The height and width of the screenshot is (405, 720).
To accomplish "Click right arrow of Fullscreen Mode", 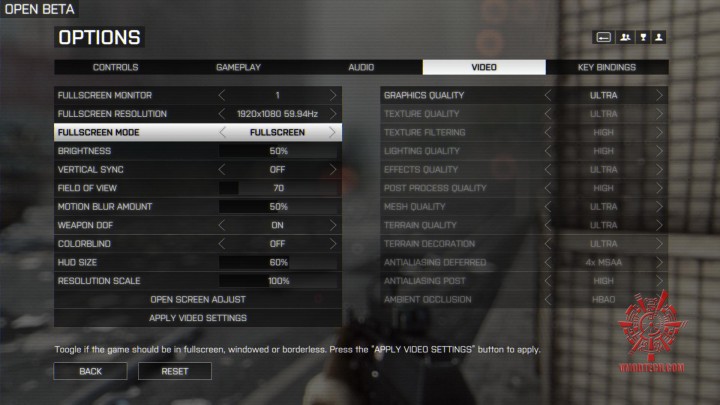I will pyautogui.click(x=332, y=132).
